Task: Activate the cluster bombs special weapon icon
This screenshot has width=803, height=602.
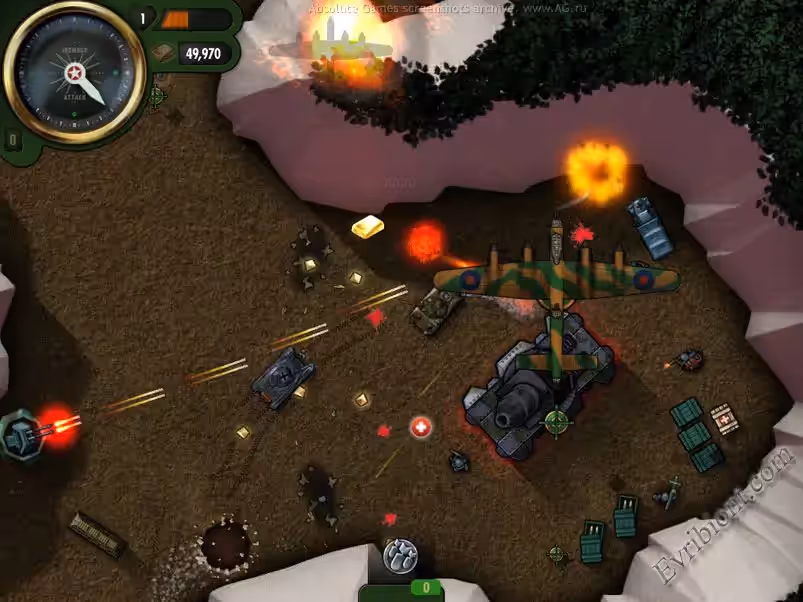Action: [400, 555]
